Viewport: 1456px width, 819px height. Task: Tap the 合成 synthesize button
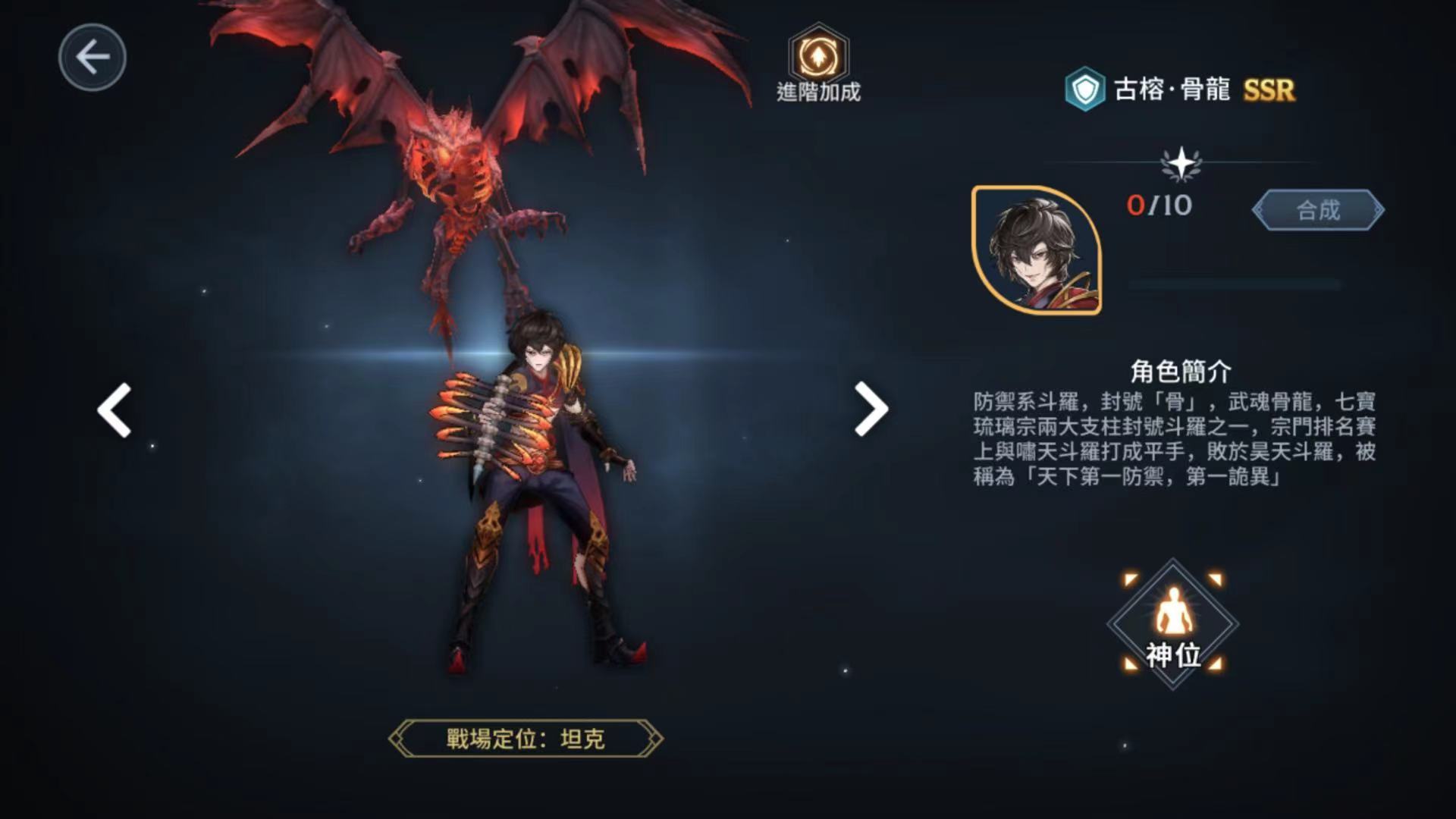point(1318,210)
